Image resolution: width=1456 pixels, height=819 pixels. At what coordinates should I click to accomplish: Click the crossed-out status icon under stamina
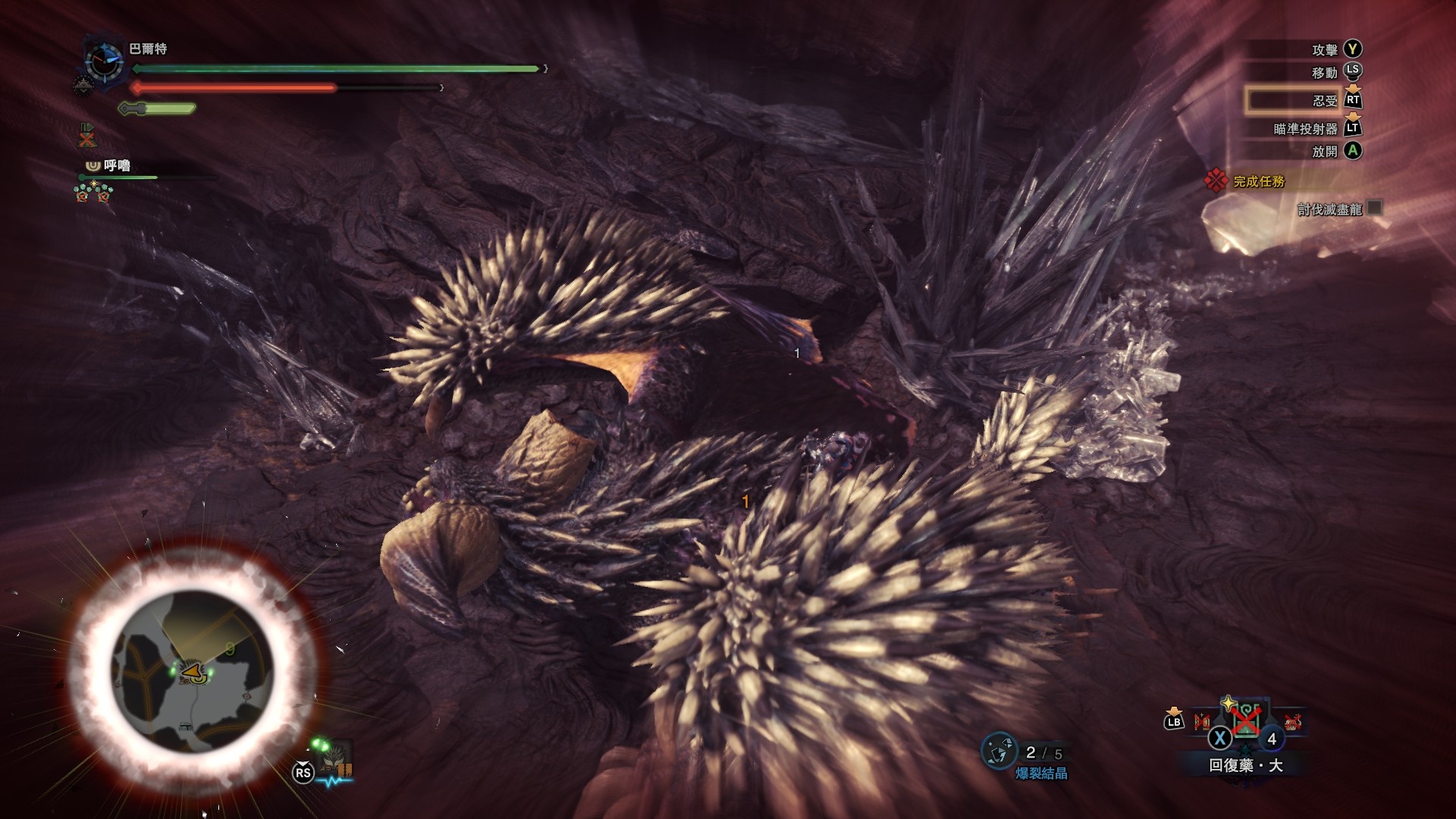88,137
